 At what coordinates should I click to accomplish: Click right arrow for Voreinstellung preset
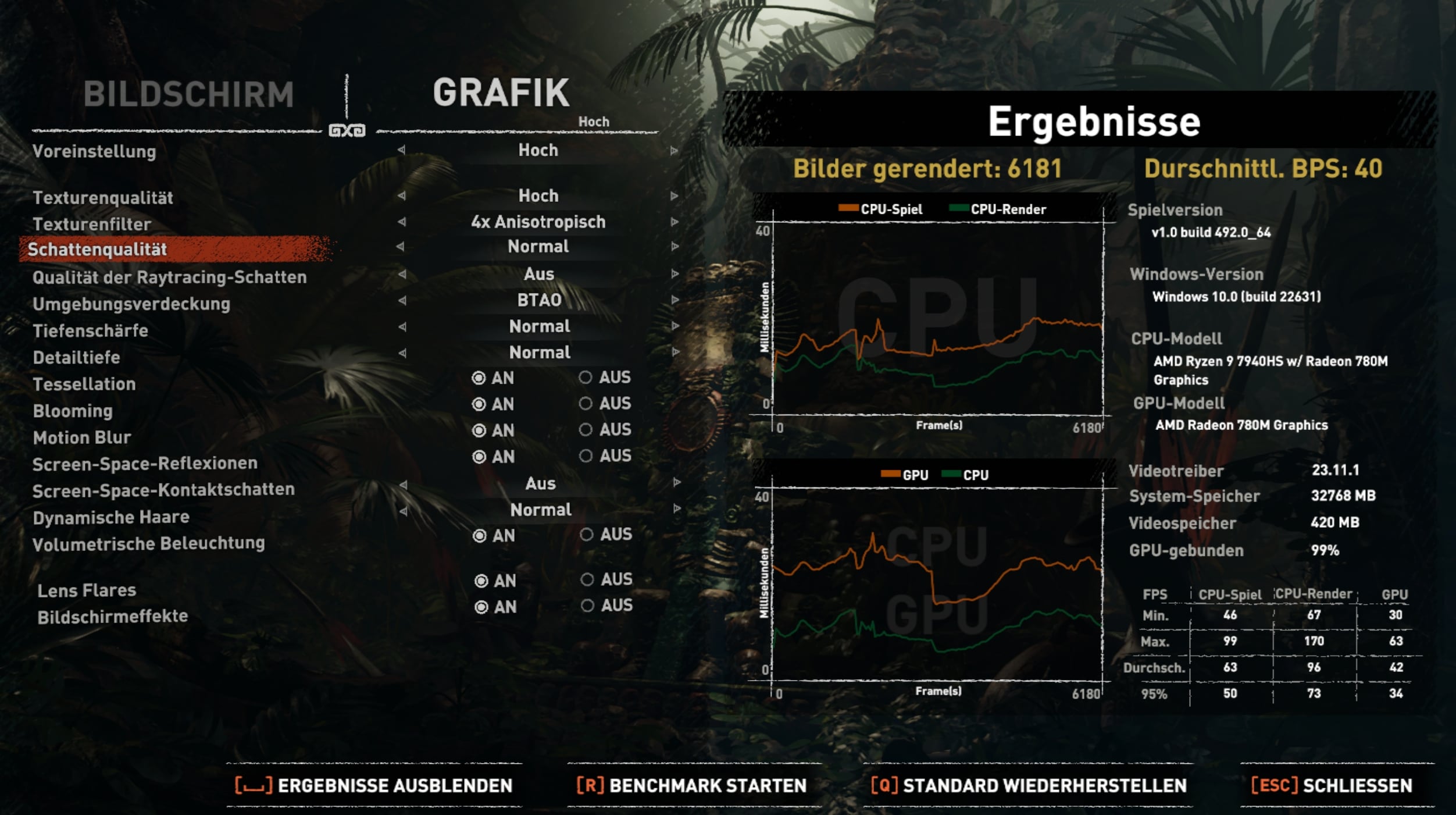pyautogui.click(x=674, y=151)
